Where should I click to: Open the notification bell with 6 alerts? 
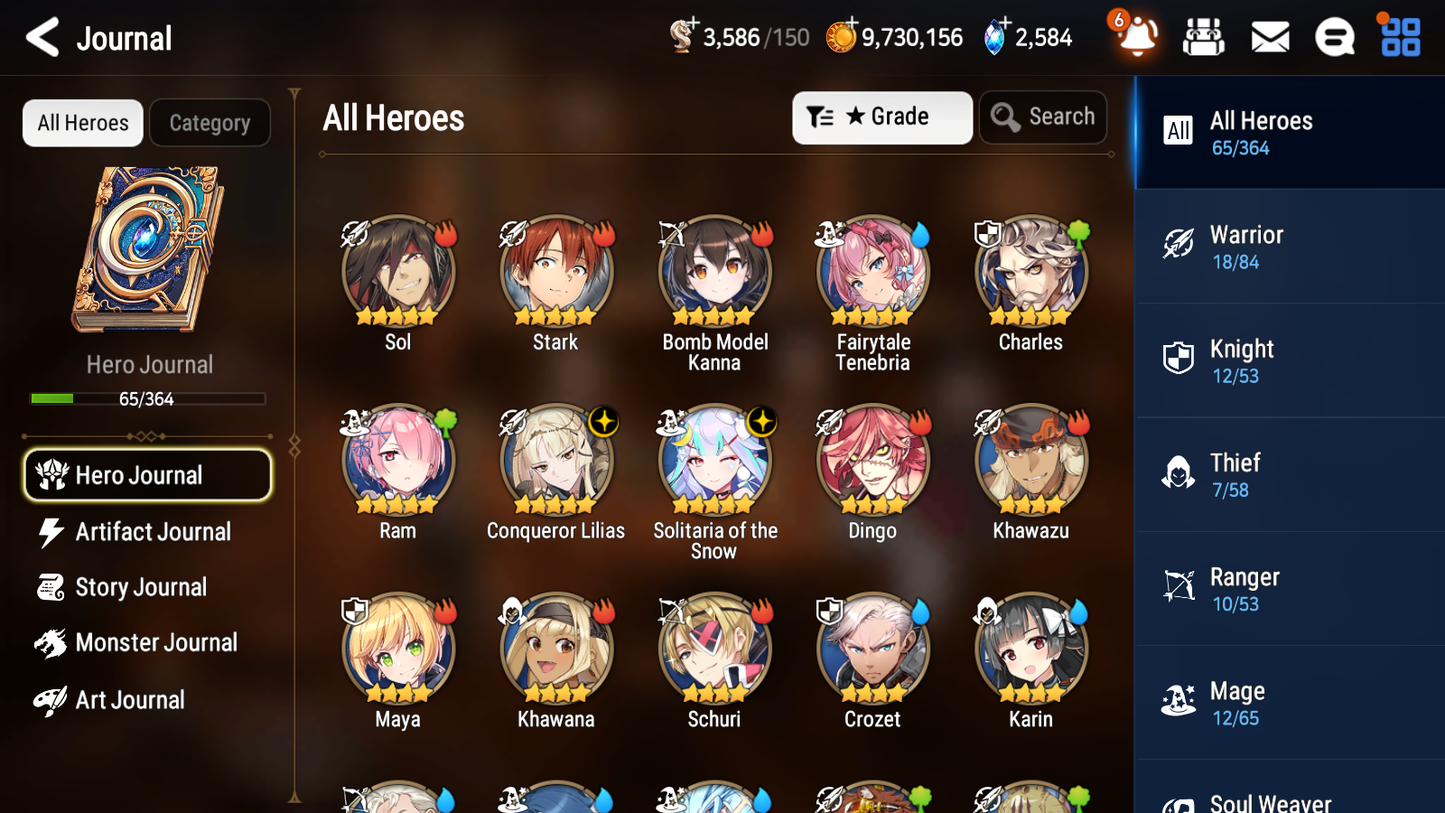click(x=1135, y=36)
